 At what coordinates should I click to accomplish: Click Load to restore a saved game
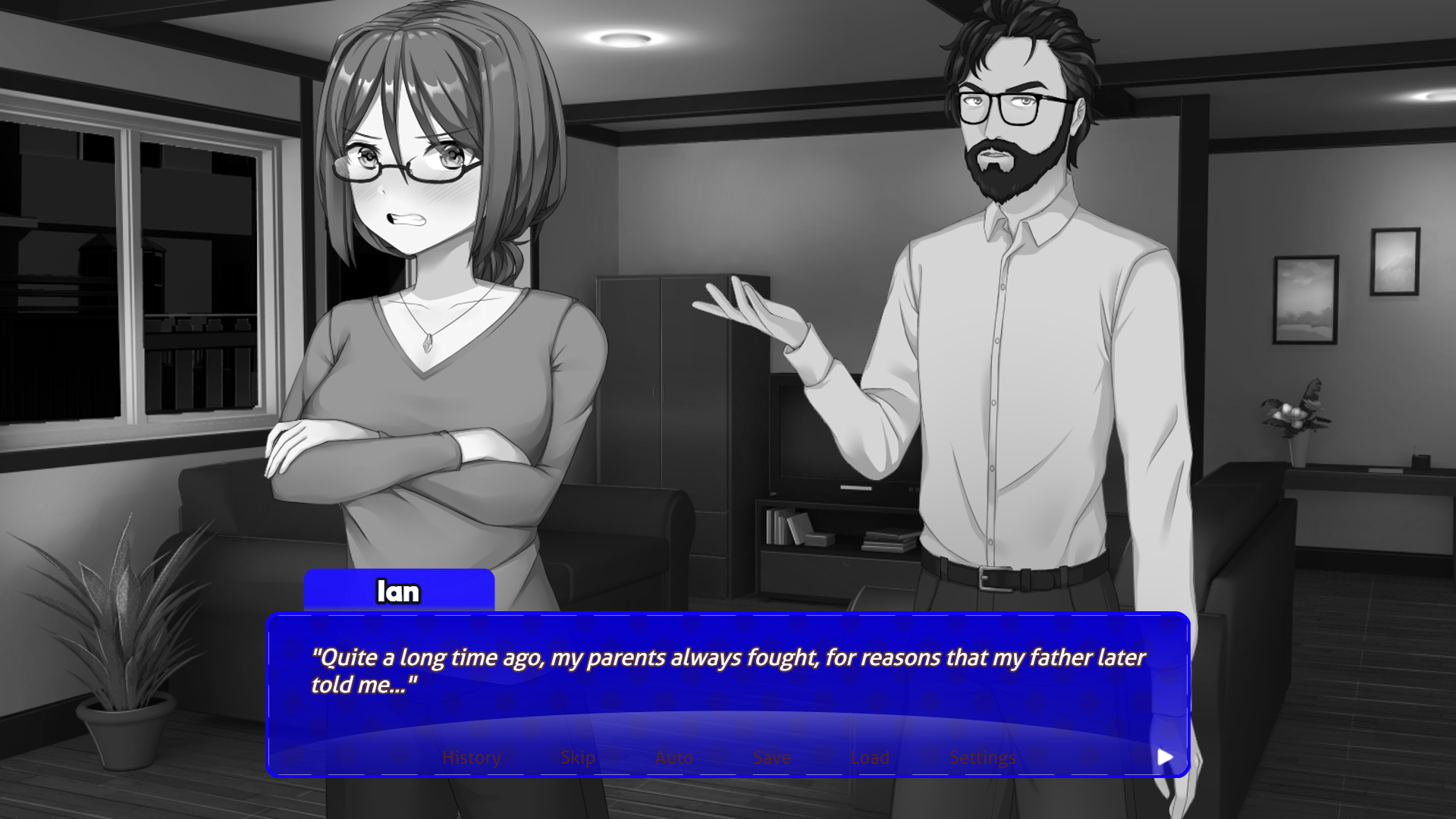click(869, 756)
